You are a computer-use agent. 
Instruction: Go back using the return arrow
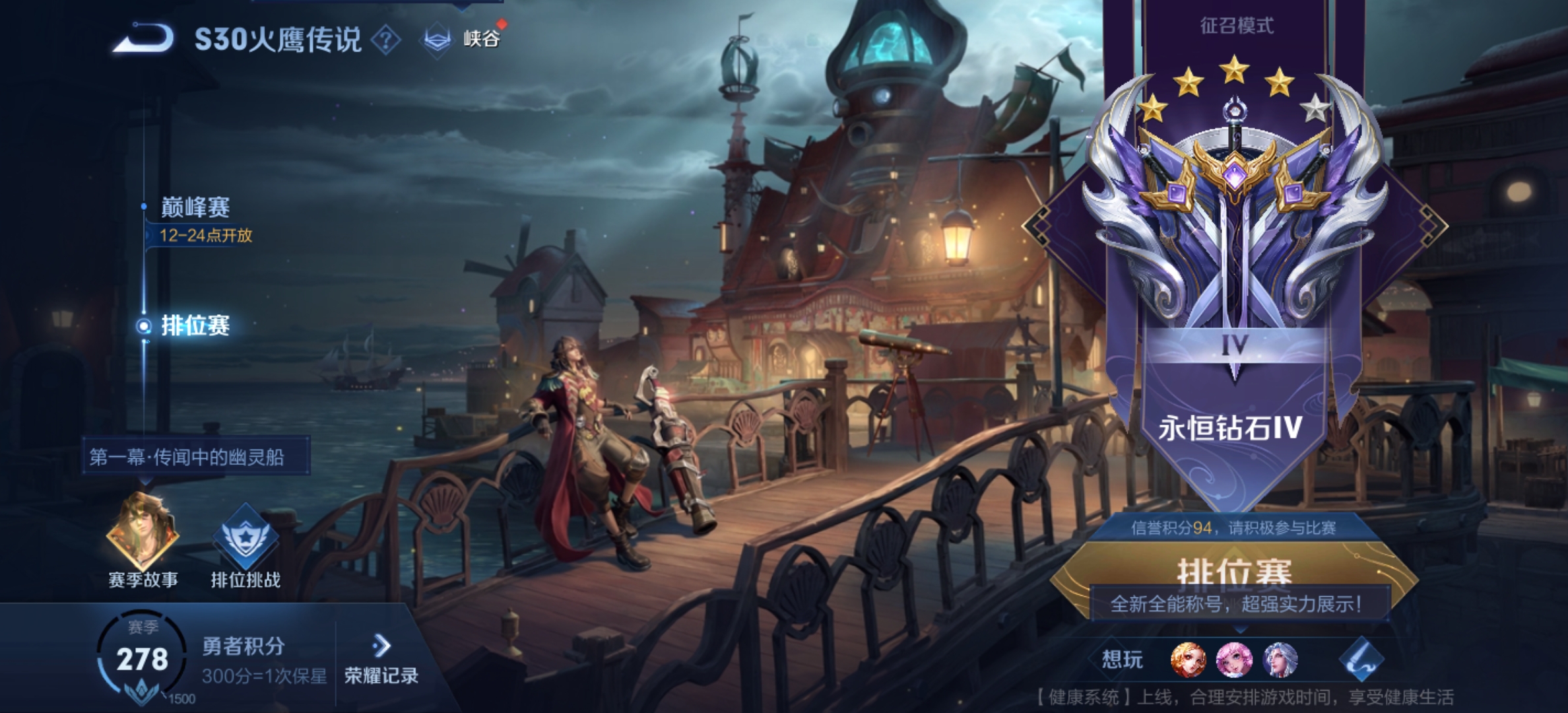pos(143,38)
